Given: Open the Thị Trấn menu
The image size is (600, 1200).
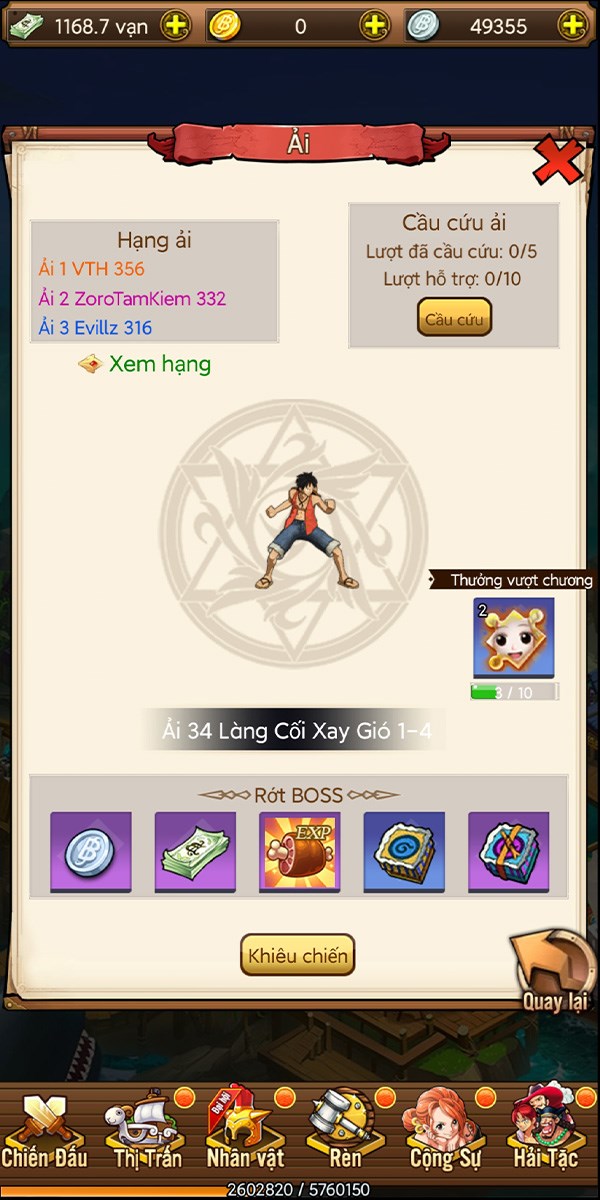Looking at the screenshot, I should pos(147,1132).
